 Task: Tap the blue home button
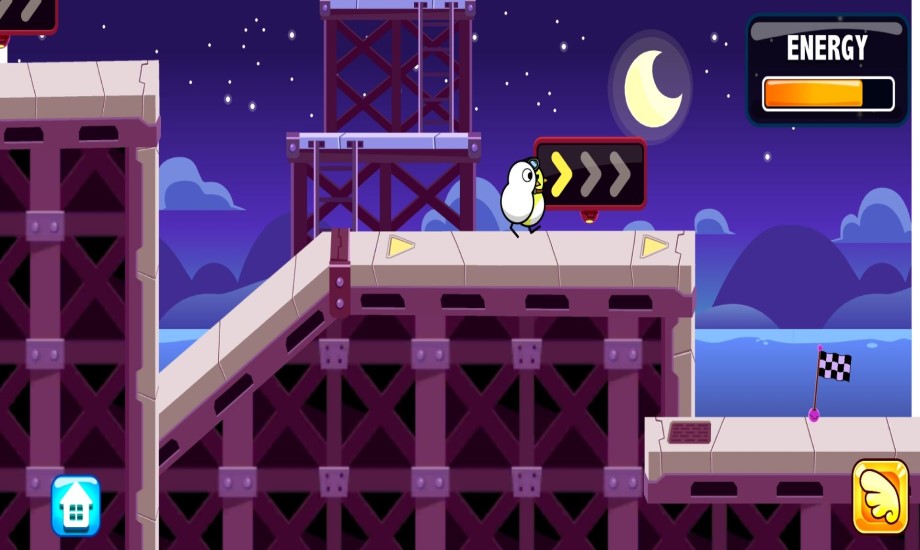pos(76,505)
